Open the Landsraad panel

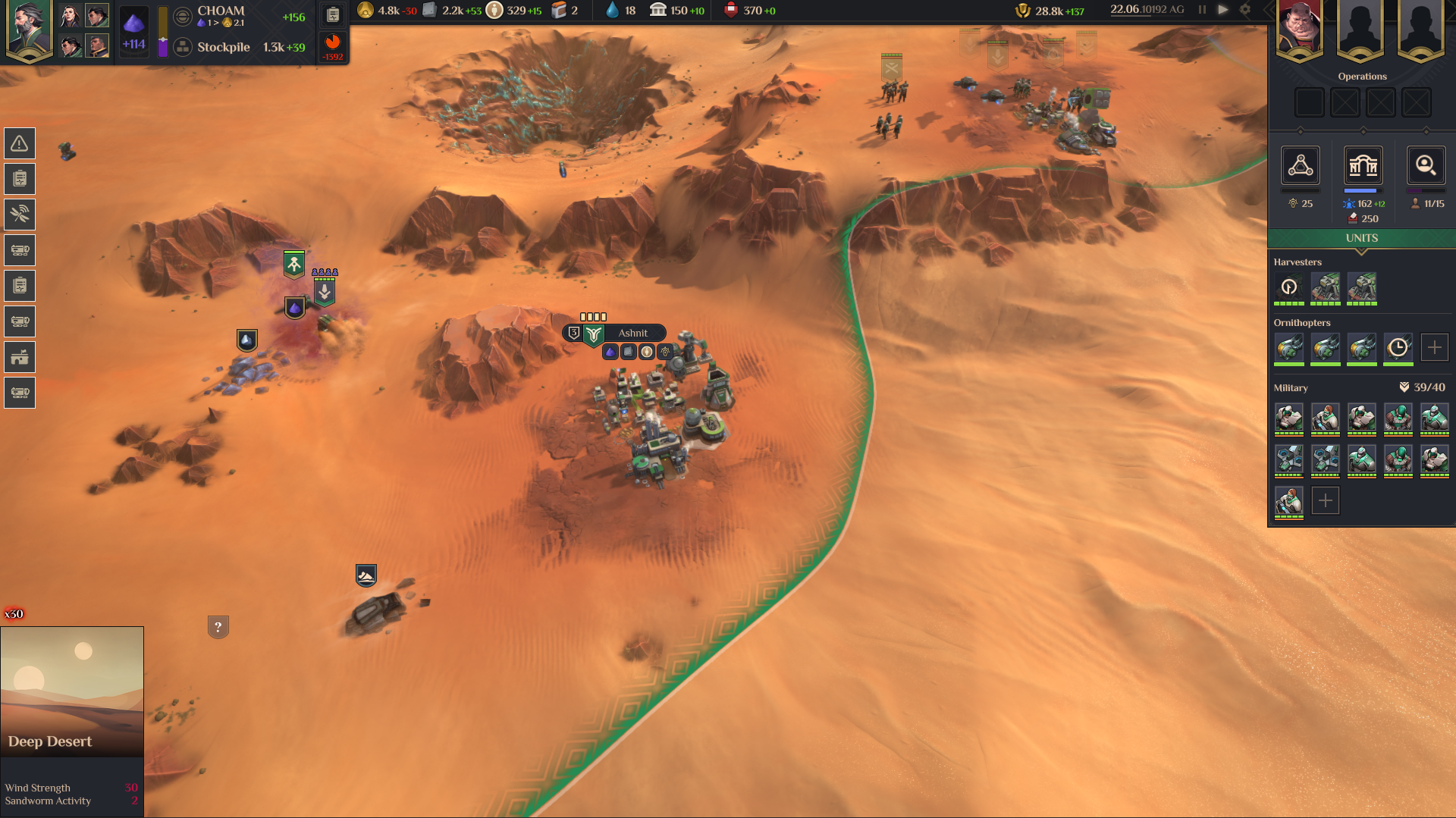[x=1363, y=166]
